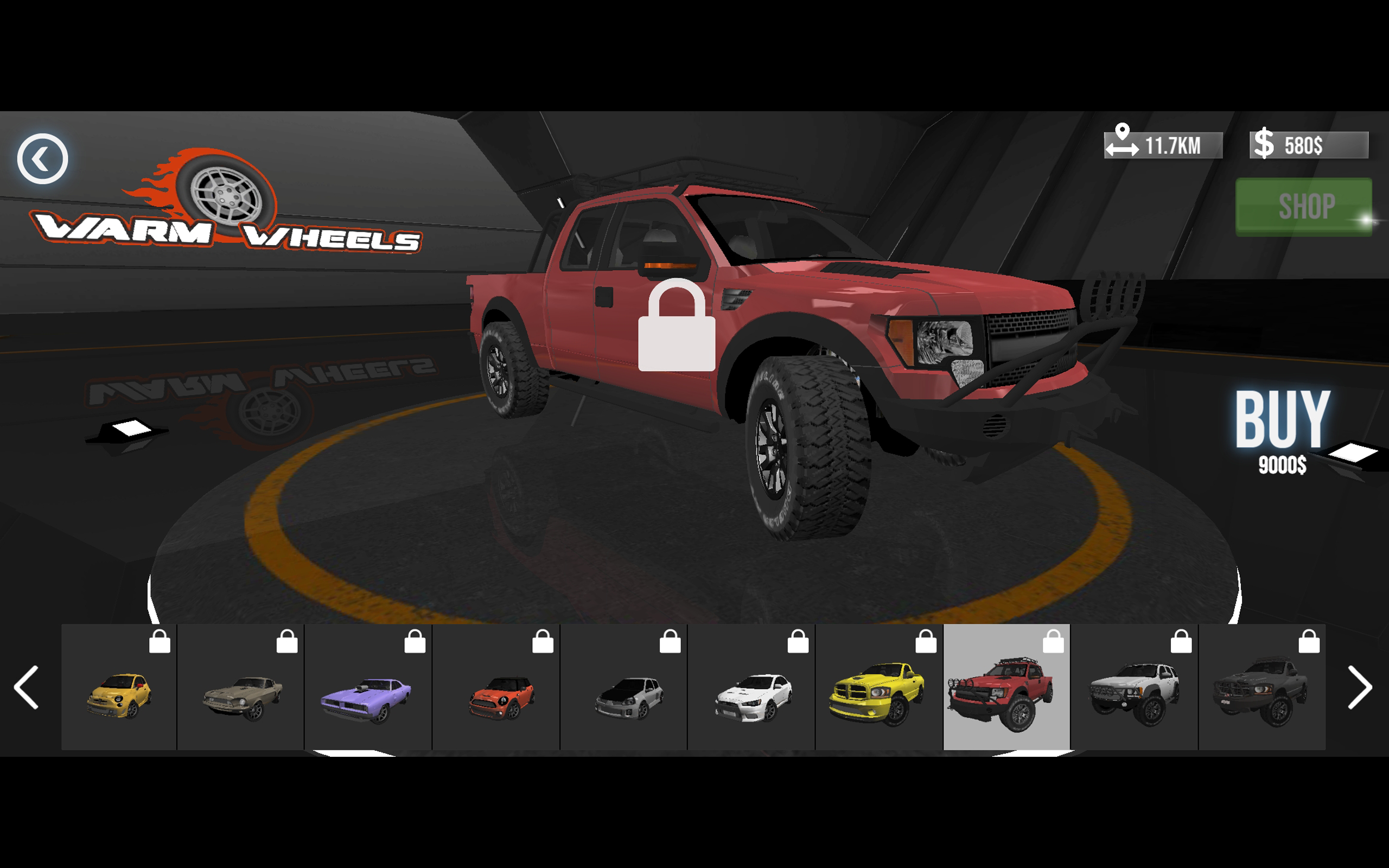
Task: Click the back chevron in the top-left corner
Action: [x=42, y=159]
